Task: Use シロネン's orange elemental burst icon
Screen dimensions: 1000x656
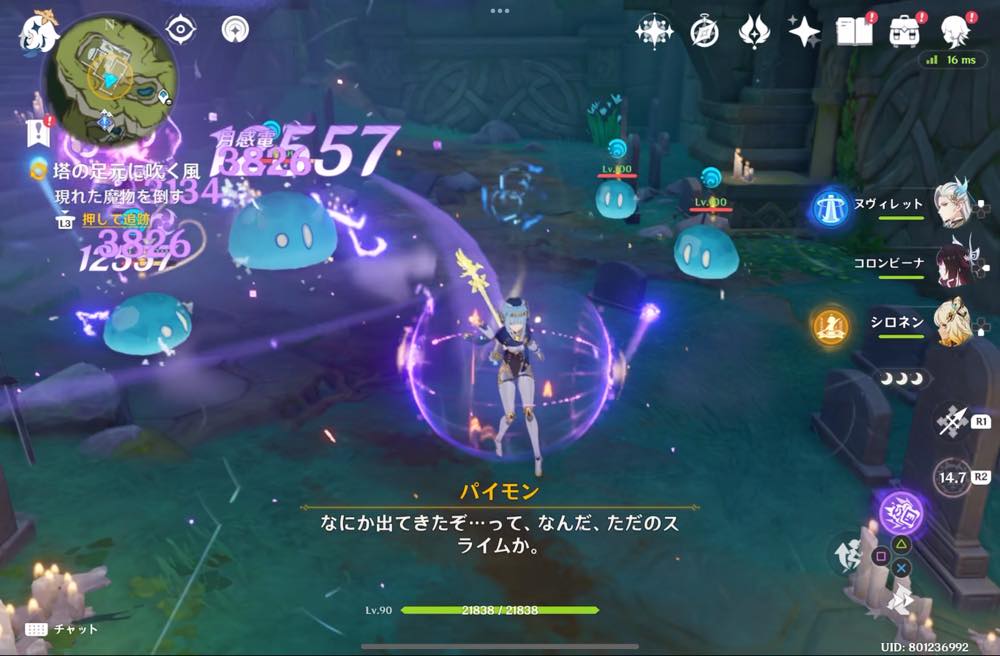Action: click(x=831, y=325)
